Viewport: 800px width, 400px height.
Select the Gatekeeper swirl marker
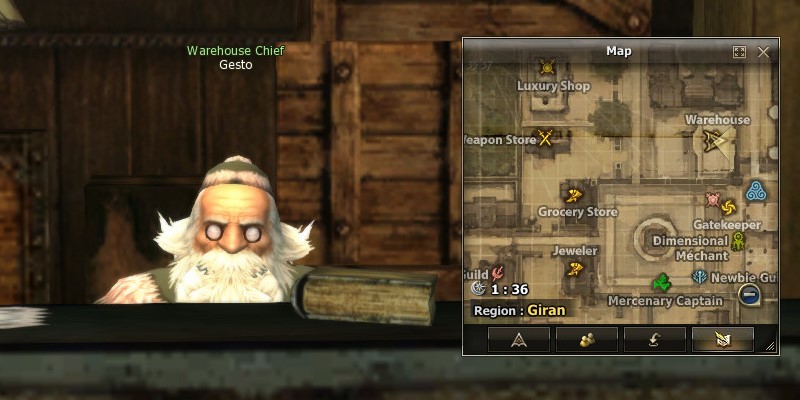pos(727,207)
